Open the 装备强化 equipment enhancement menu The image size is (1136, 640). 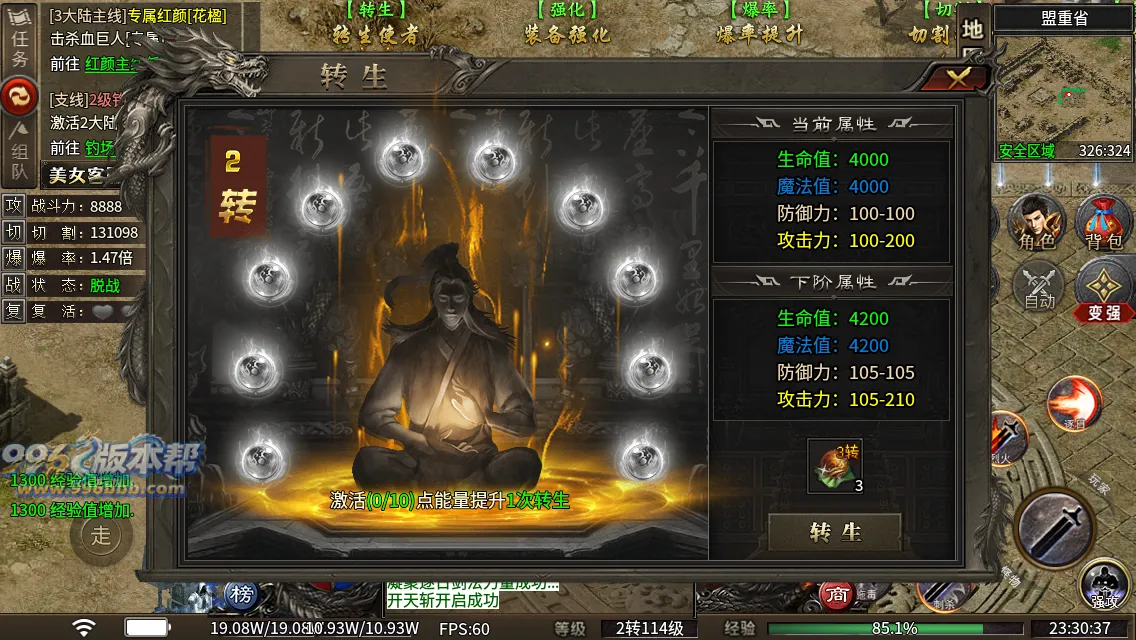coord(566,24)
